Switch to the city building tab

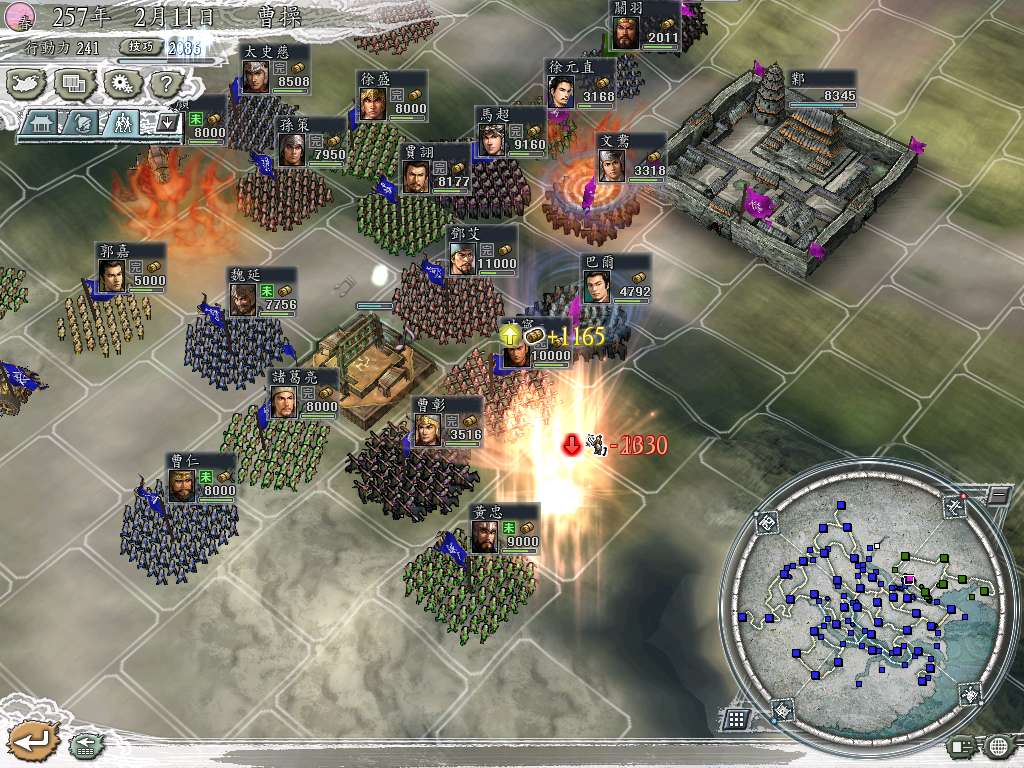coord(43,123)
